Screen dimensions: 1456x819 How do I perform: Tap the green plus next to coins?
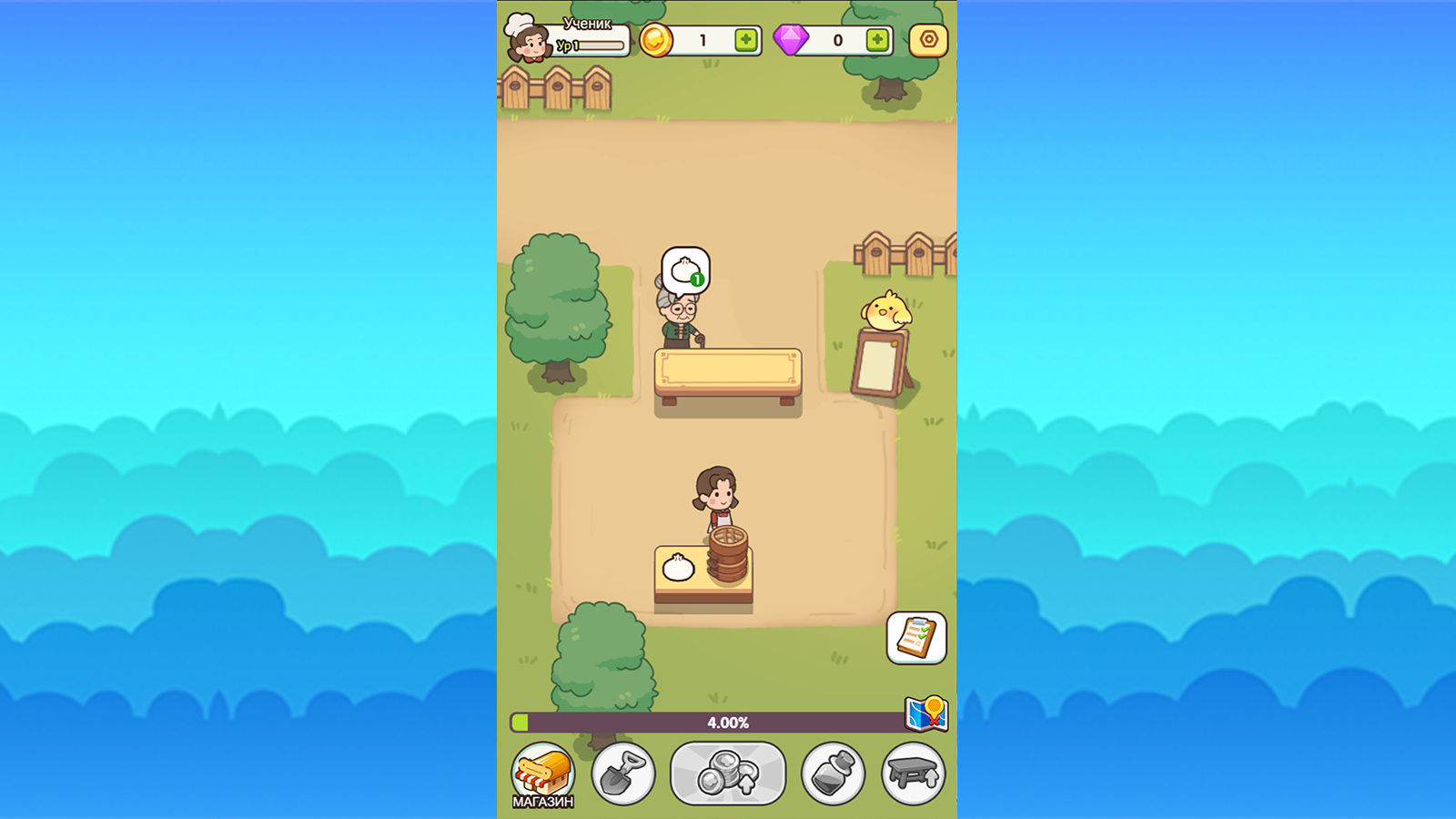pos(745,39)
